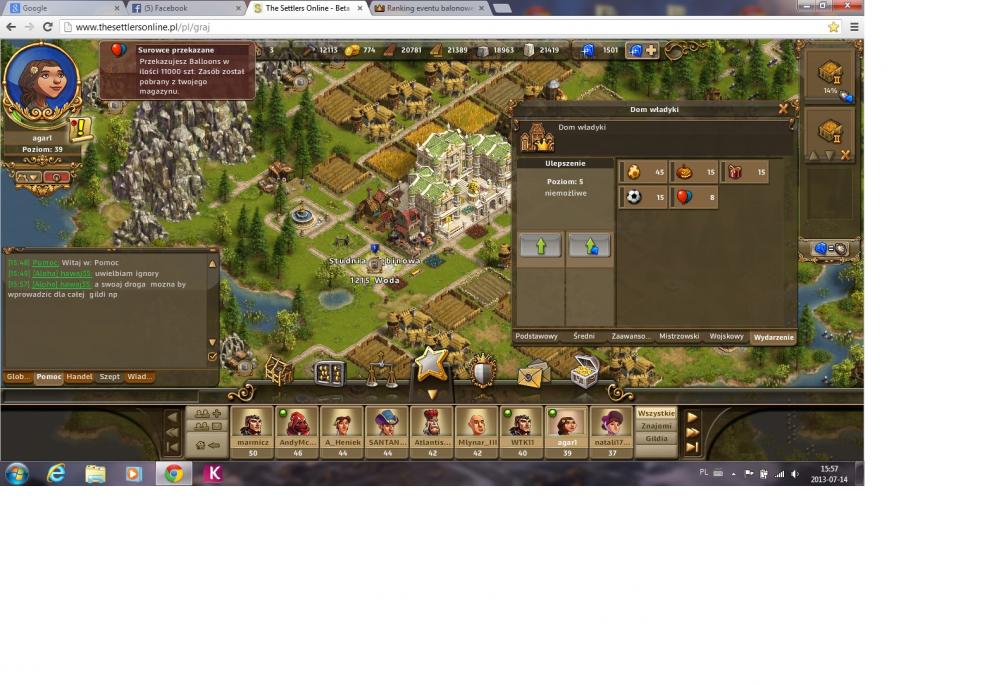Select the Mistrzowski tab

pyautogui.click(x=679, y=337)
